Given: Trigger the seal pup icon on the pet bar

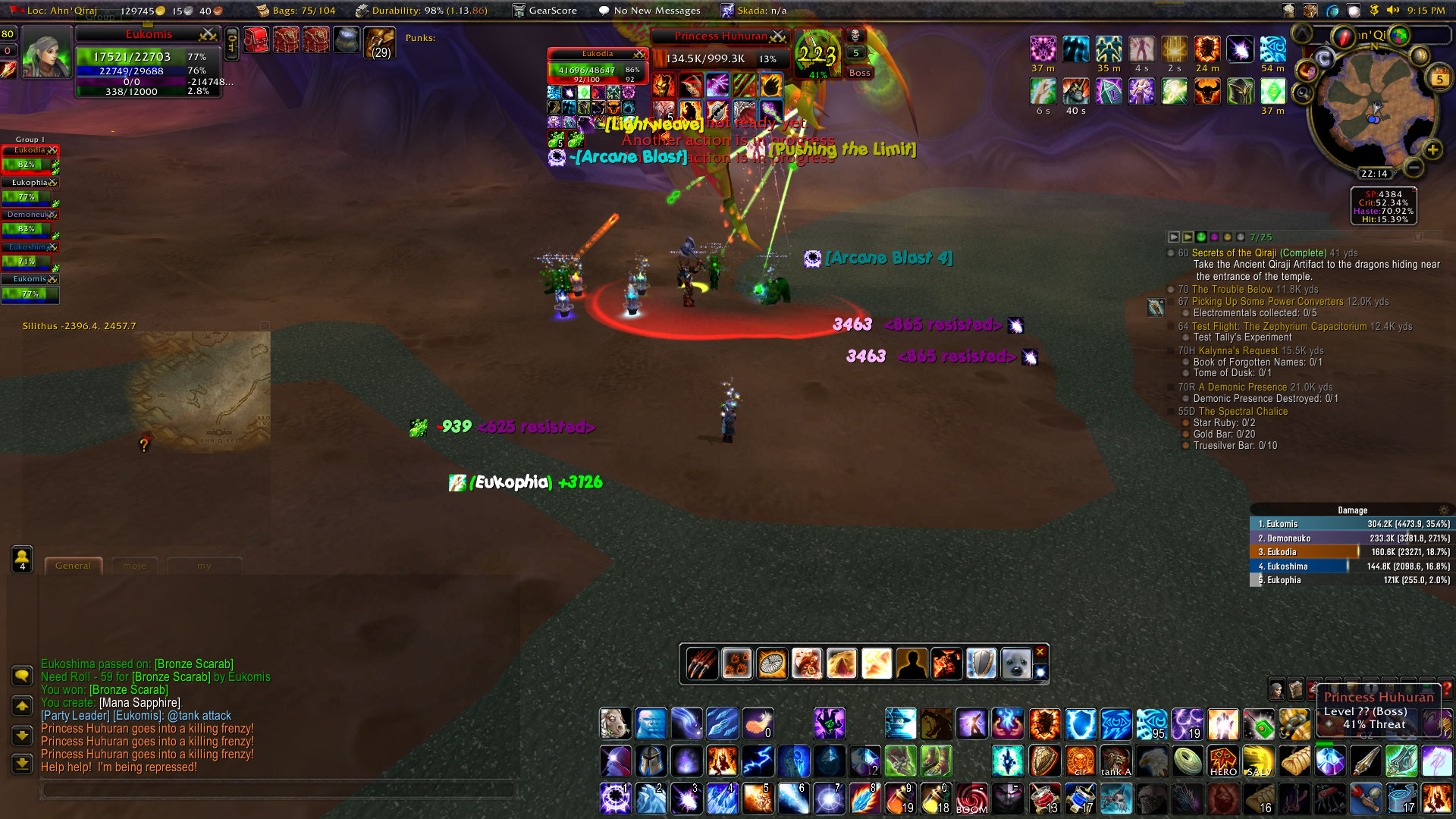Looking at the screenshot, I should point(1015,664).
